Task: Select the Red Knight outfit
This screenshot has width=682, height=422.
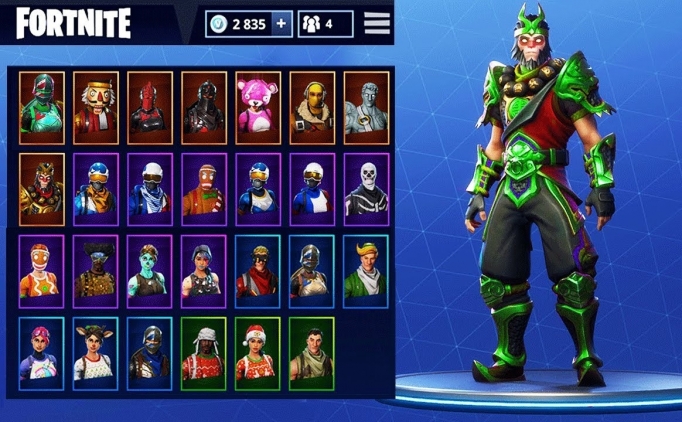Action: [x=149, y=107]
